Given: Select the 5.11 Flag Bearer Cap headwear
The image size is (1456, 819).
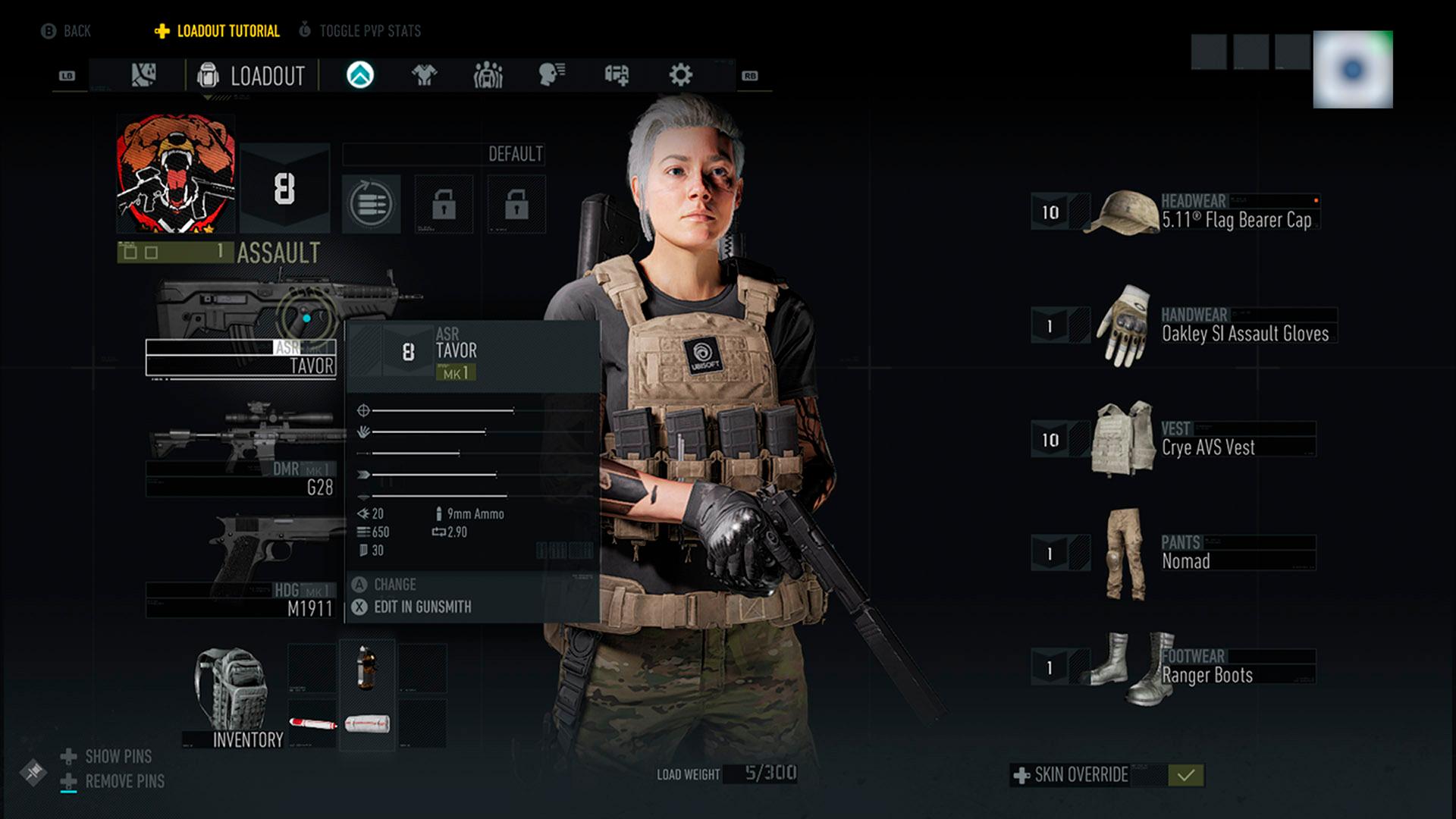Looking at the screenshot, I should pyautogui.click(x=1236, y=212).
